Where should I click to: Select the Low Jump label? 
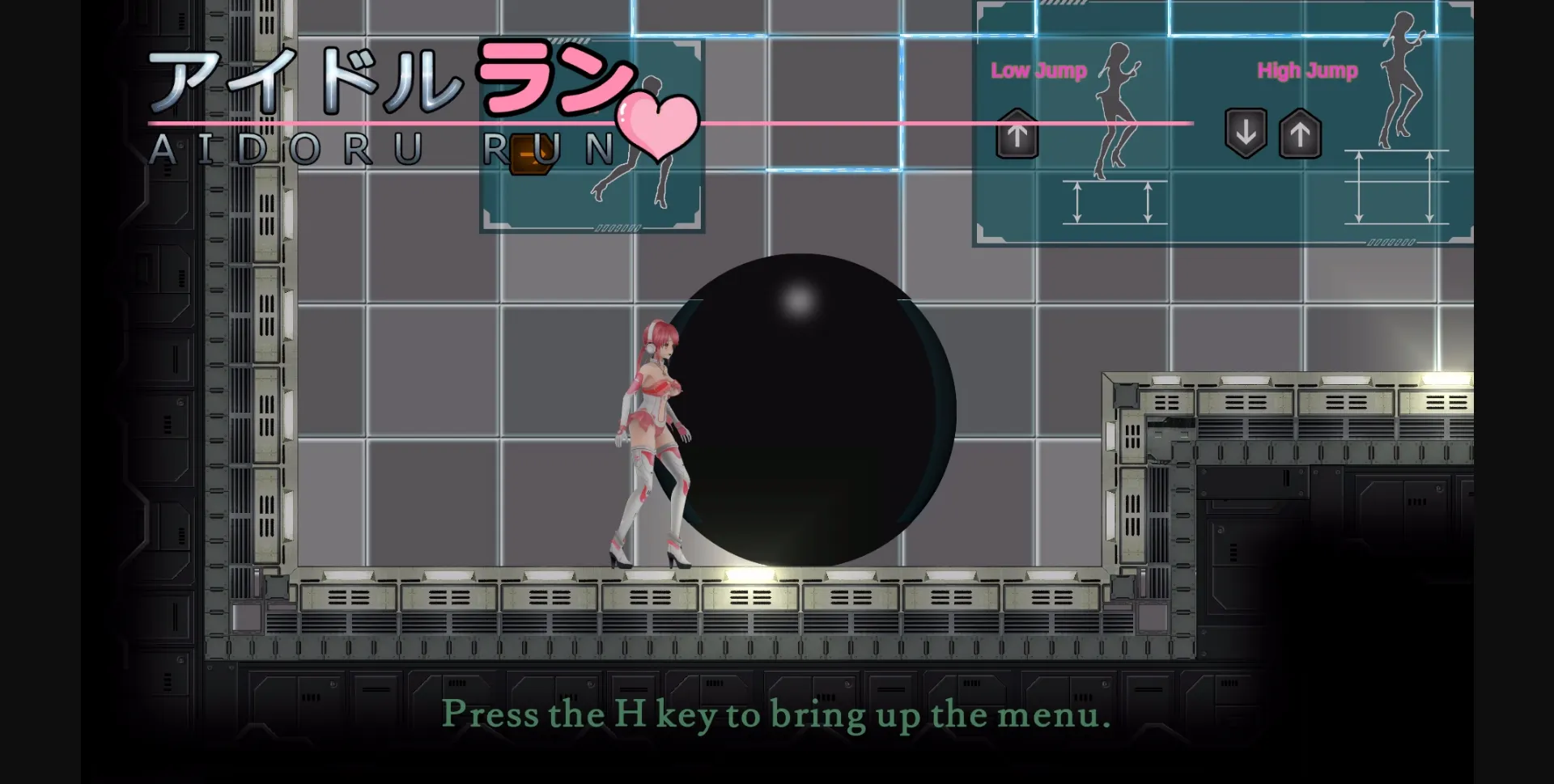(1038, 71)
